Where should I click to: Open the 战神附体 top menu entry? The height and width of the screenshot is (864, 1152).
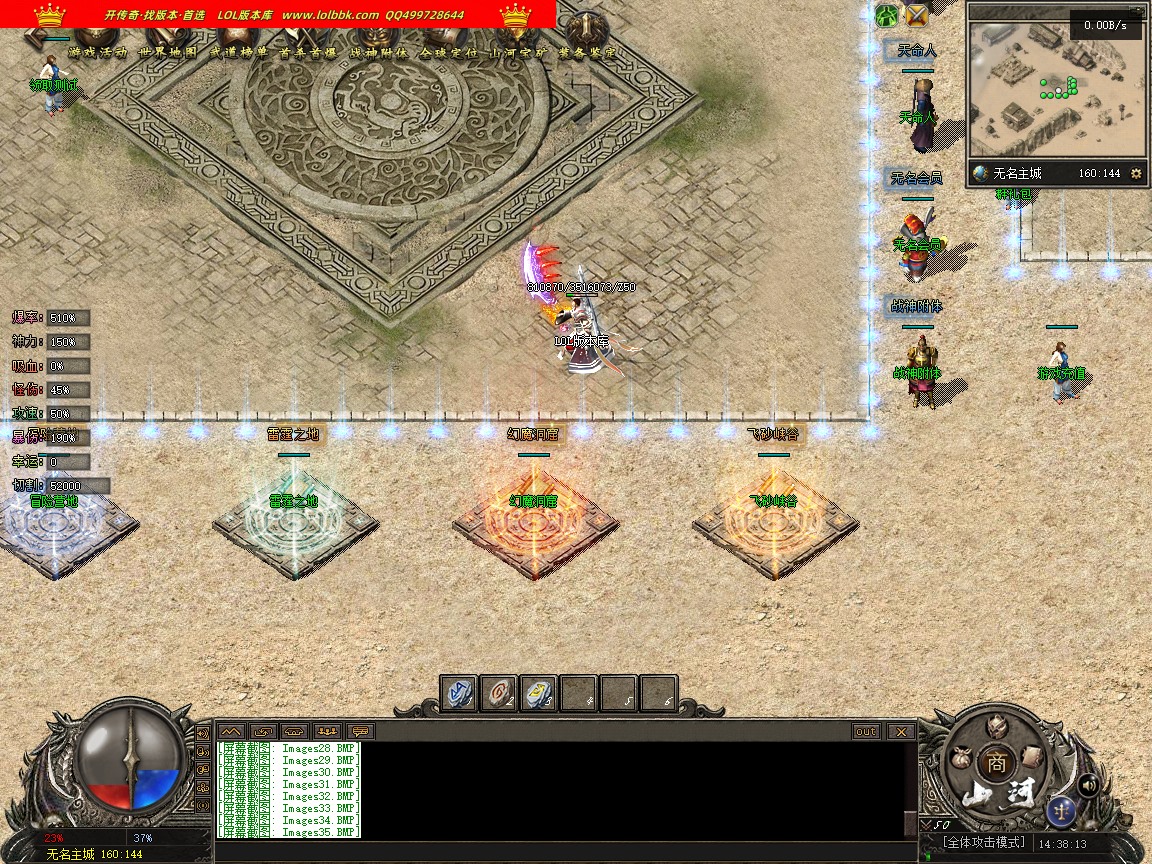coord(379,52)
